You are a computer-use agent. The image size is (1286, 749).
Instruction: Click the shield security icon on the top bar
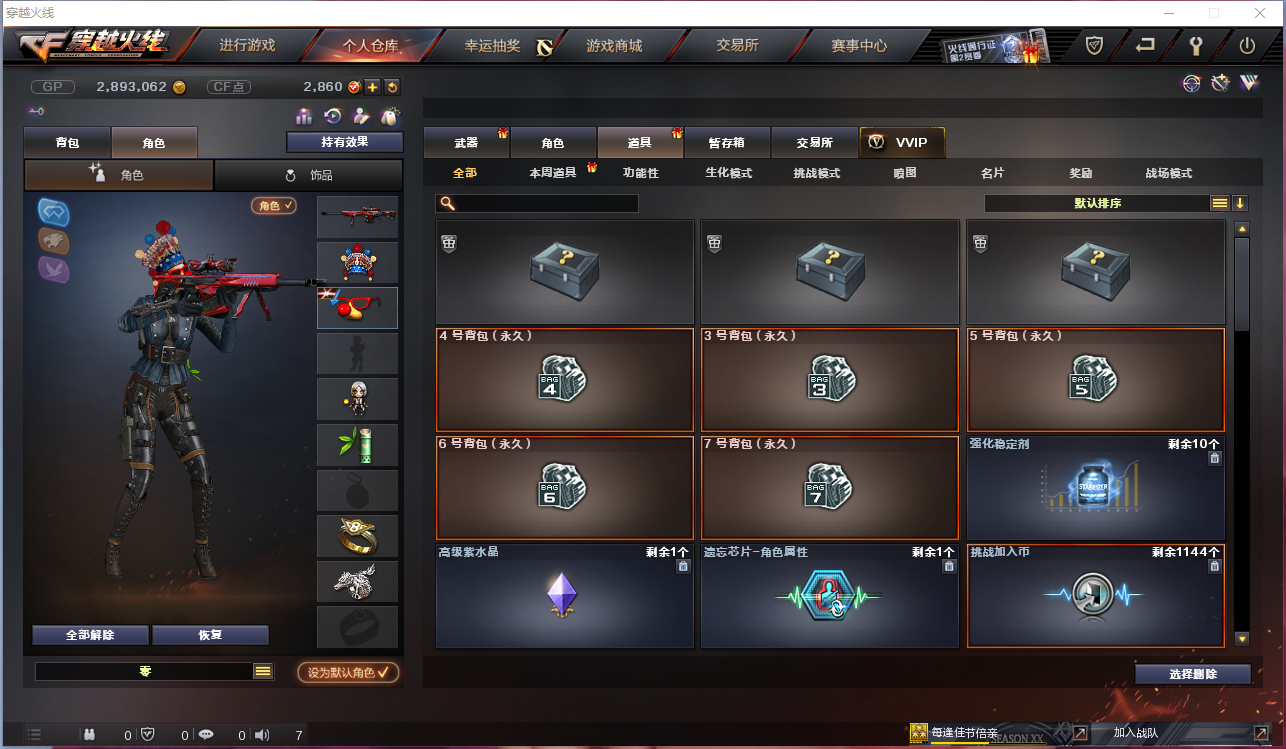pos(1093,45)
